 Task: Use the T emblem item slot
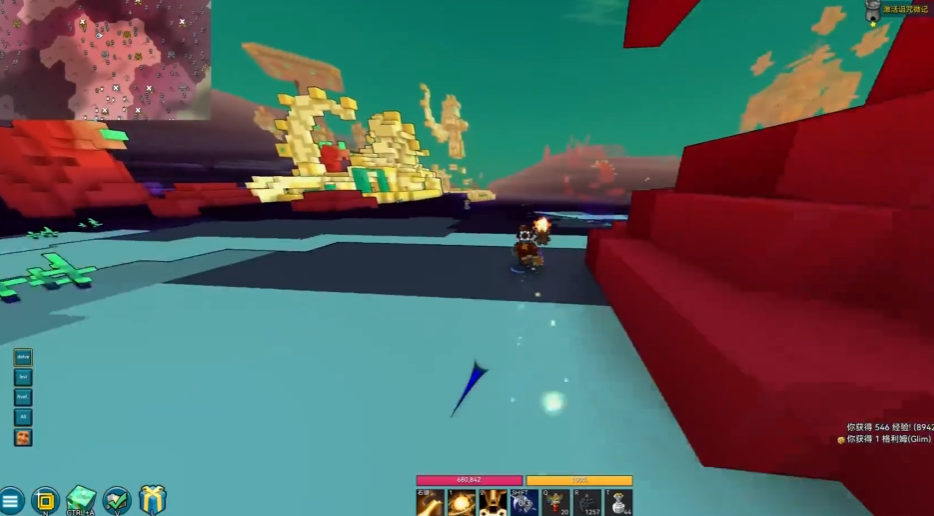(x=619, y=502)
